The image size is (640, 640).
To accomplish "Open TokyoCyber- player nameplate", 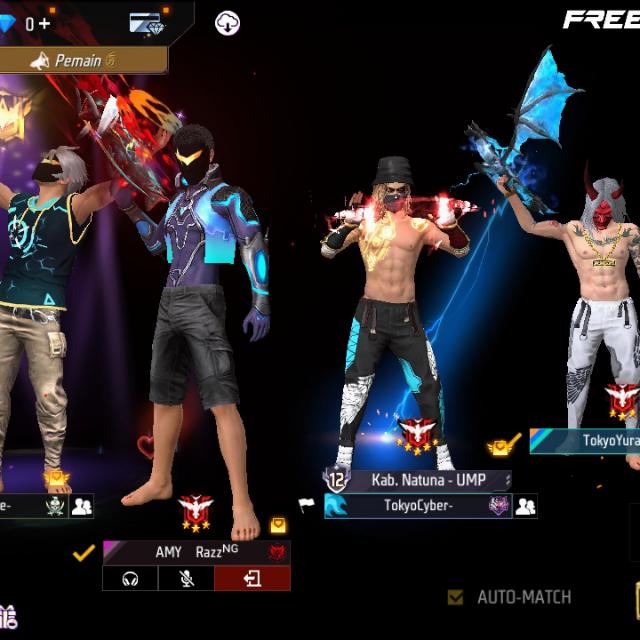I will coord(418,506).
